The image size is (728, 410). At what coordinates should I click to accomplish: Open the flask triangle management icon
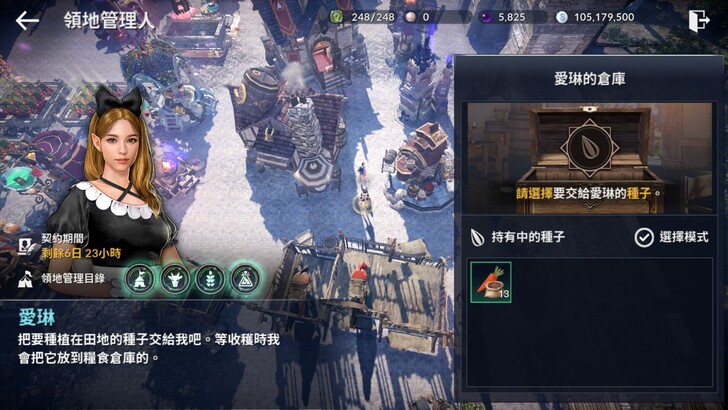pos(245,278)
